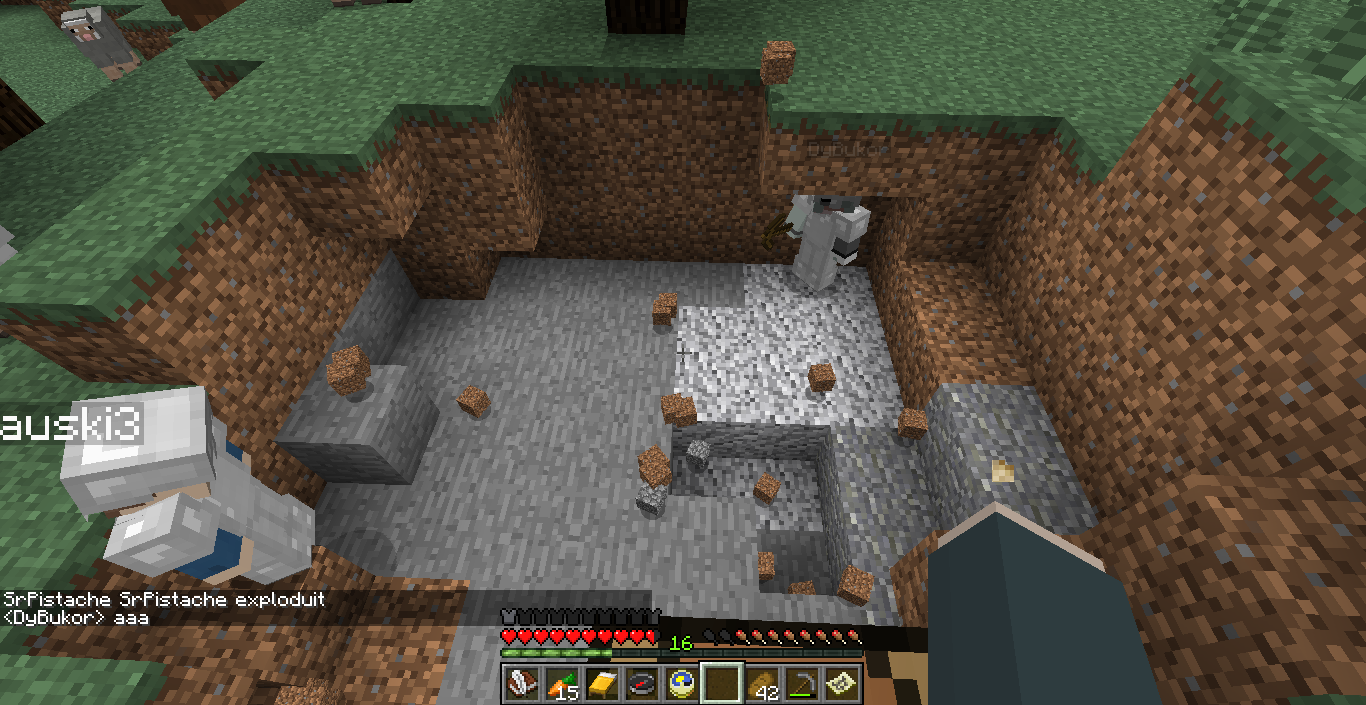The height and width of the screenshot is (705, 1366).
Task: Select the map item hotbar slot
Action: coord(843,683)
